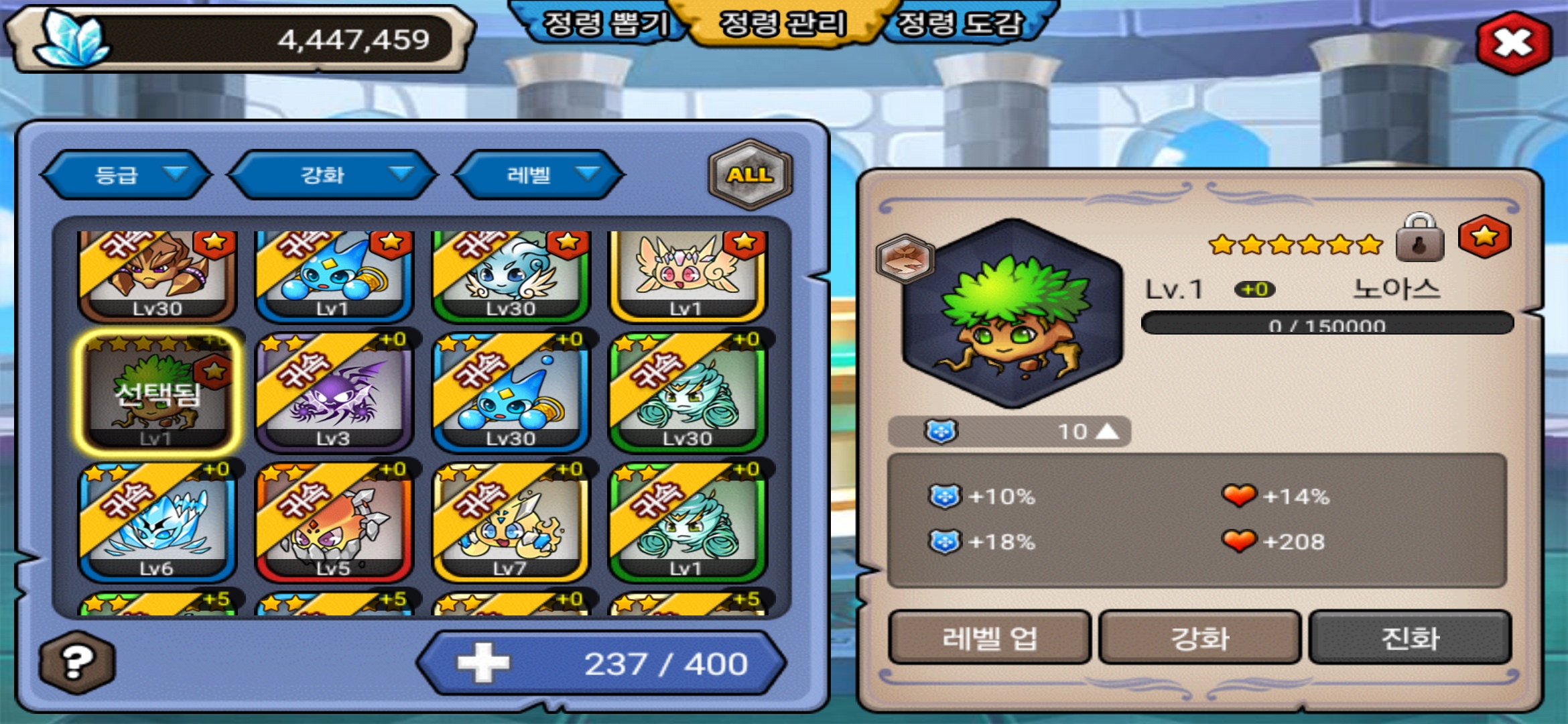
Task: Open the 레벨 filter dropdown
Action: (x=539, y=175)
